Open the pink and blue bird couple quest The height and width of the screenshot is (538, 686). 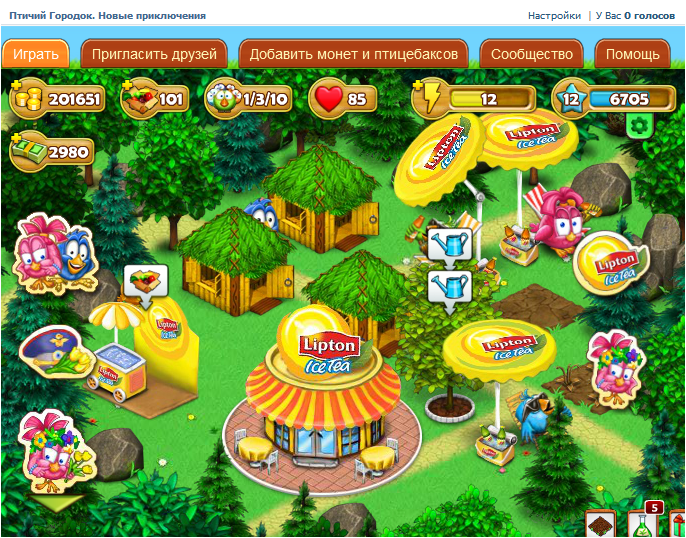tap(49, 248)
